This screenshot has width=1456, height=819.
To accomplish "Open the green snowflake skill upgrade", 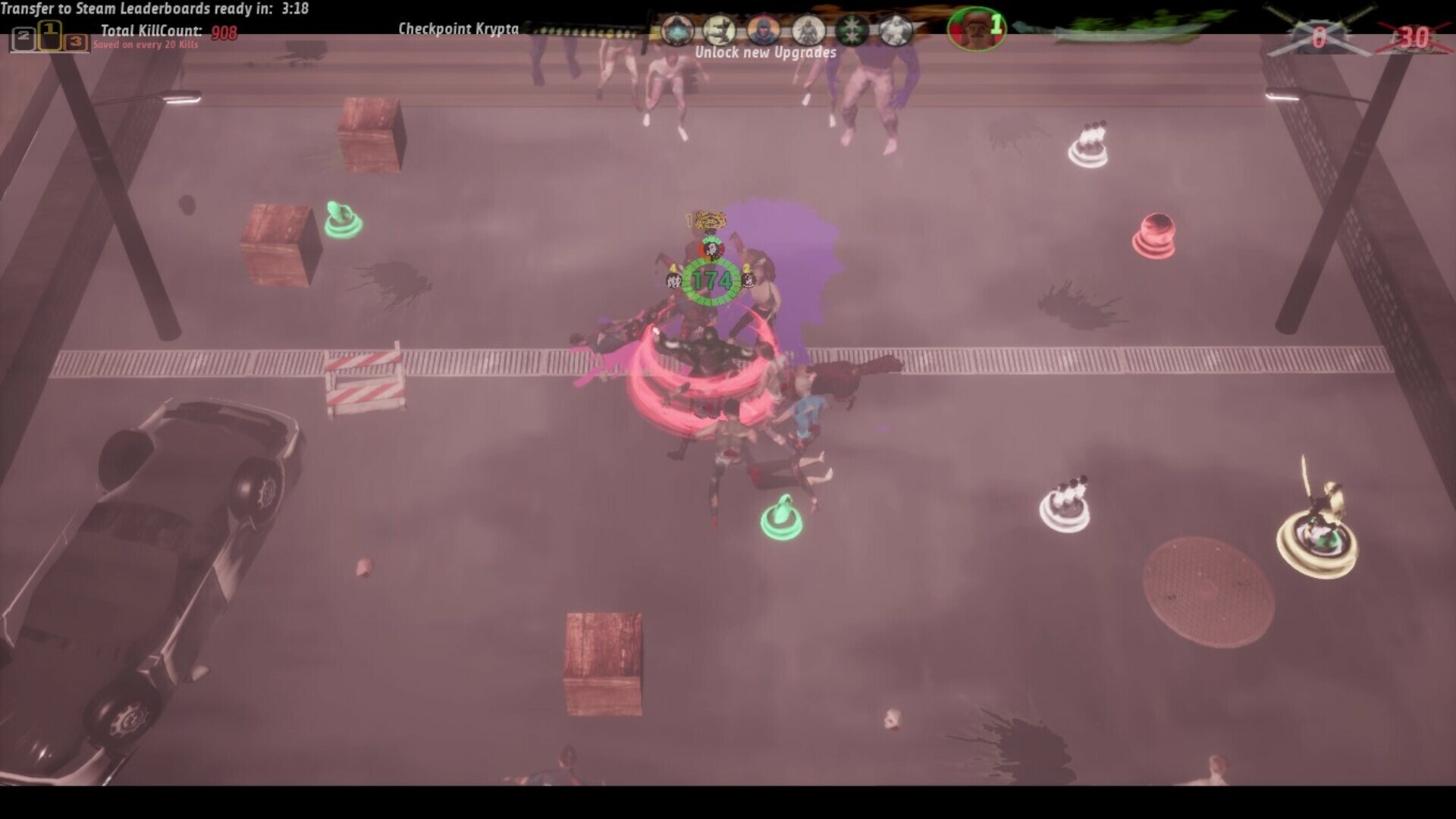I will (x=851, y=30).
